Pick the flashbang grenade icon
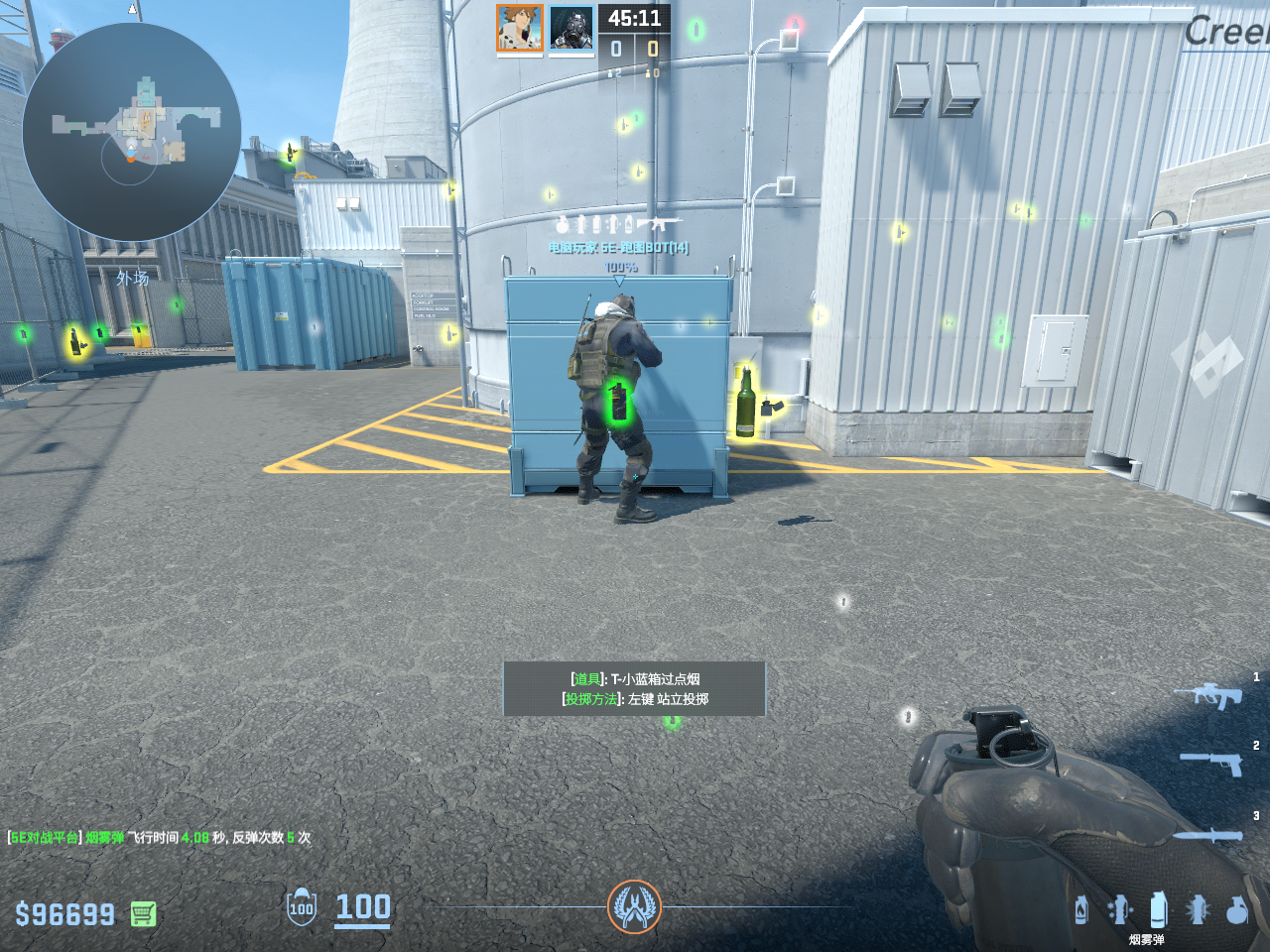This screenshot has height=952, width=1270. 1198,909
